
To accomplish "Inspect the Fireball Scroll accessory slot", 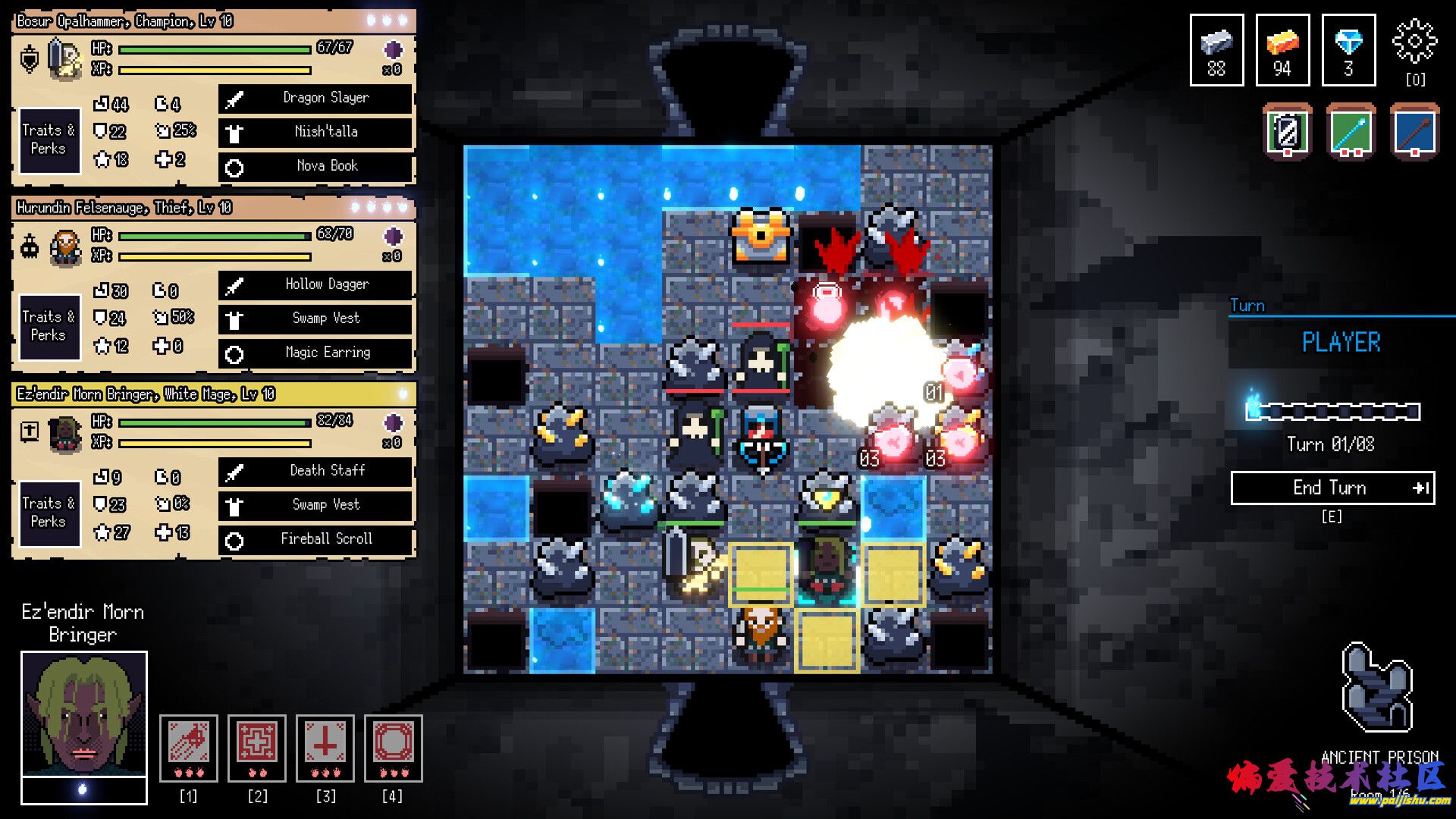I will tap(315, 539).
